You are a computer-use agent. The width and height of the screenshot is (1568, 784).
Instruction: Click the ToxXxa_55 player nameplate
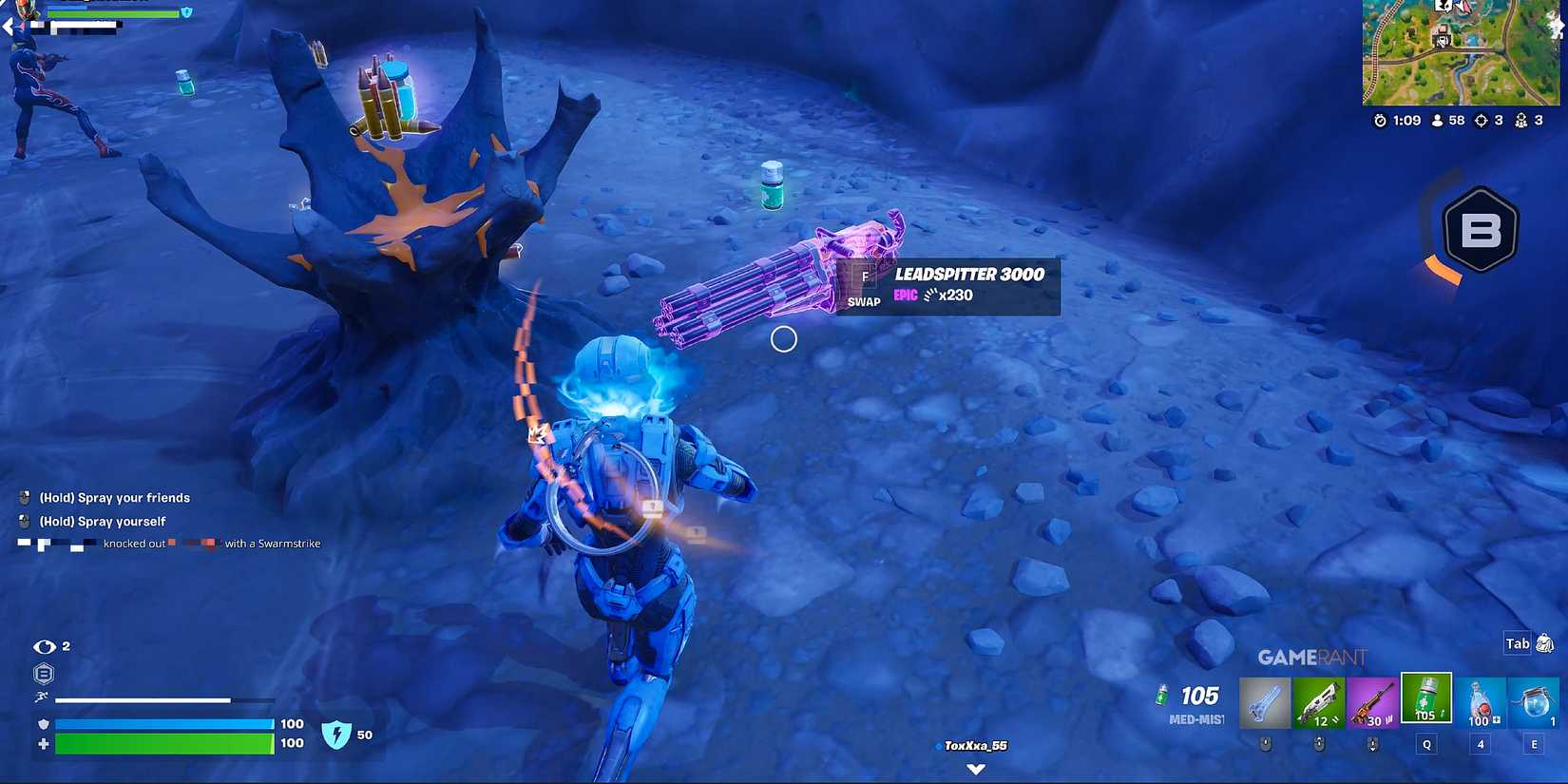pos(975,746)
